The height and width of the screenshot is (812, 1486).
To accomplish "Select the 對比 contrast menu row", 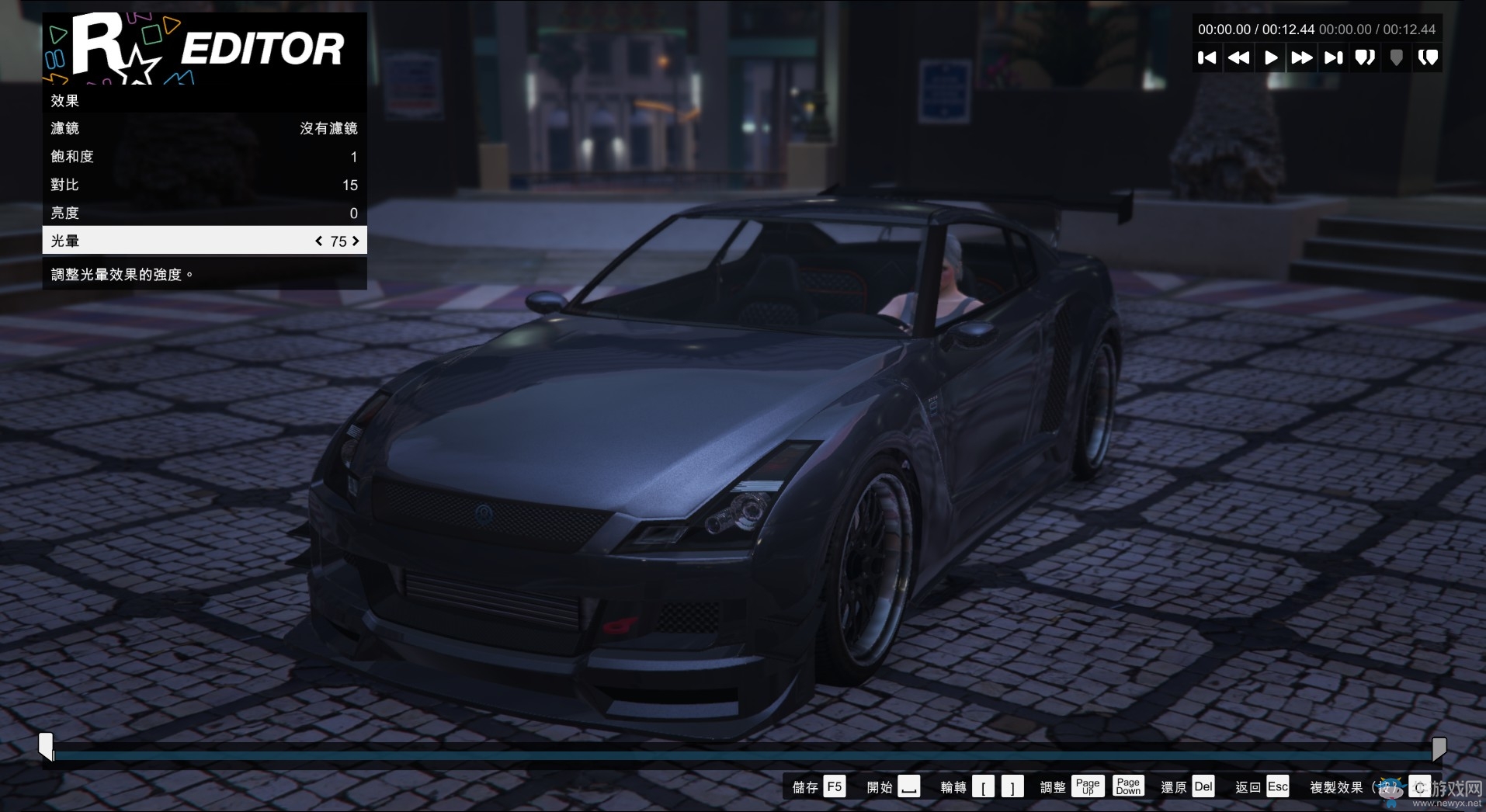I will 203,185.
